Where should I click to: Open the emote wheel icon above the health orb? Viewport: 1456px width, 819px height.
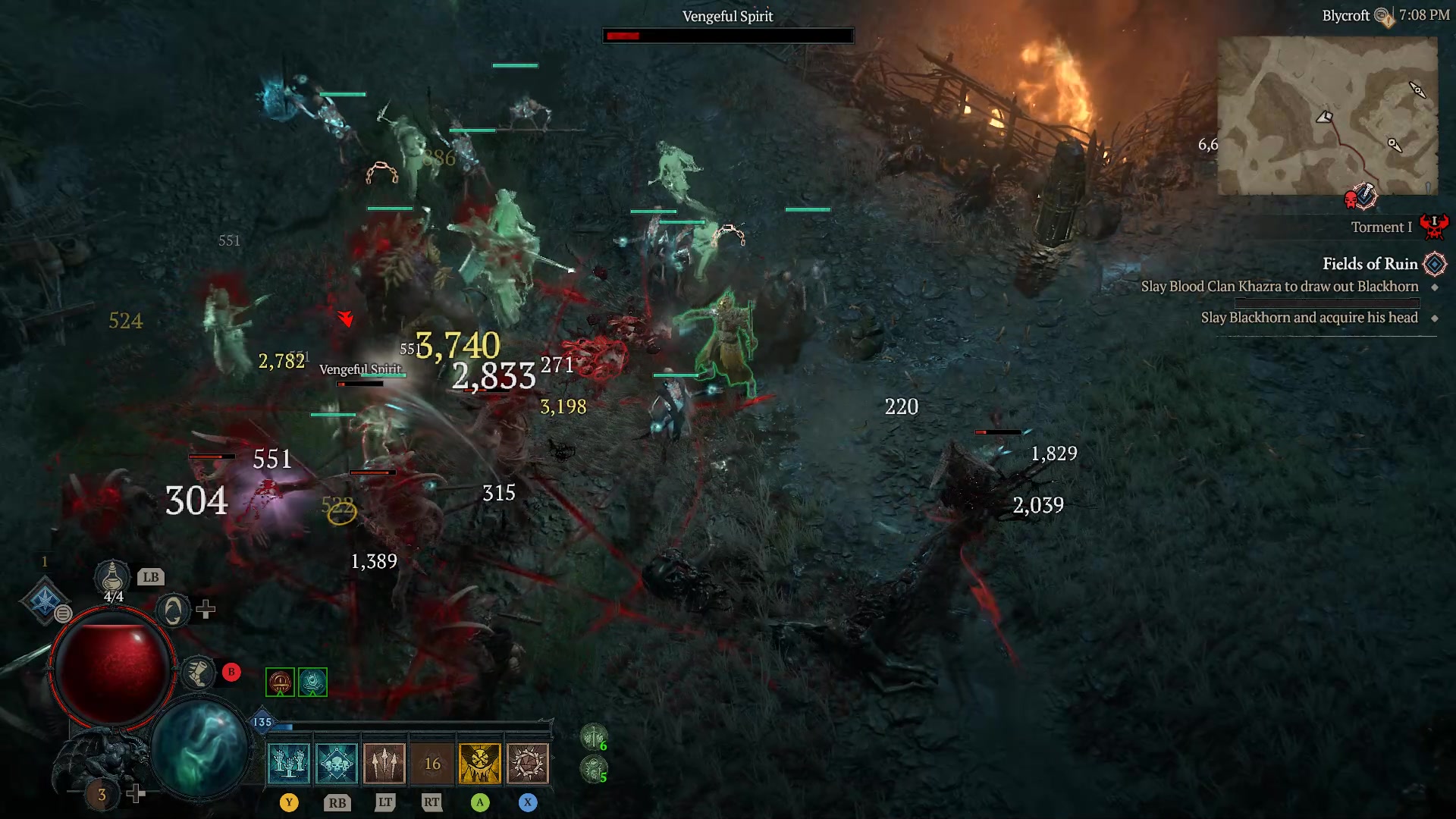[173, 609]
